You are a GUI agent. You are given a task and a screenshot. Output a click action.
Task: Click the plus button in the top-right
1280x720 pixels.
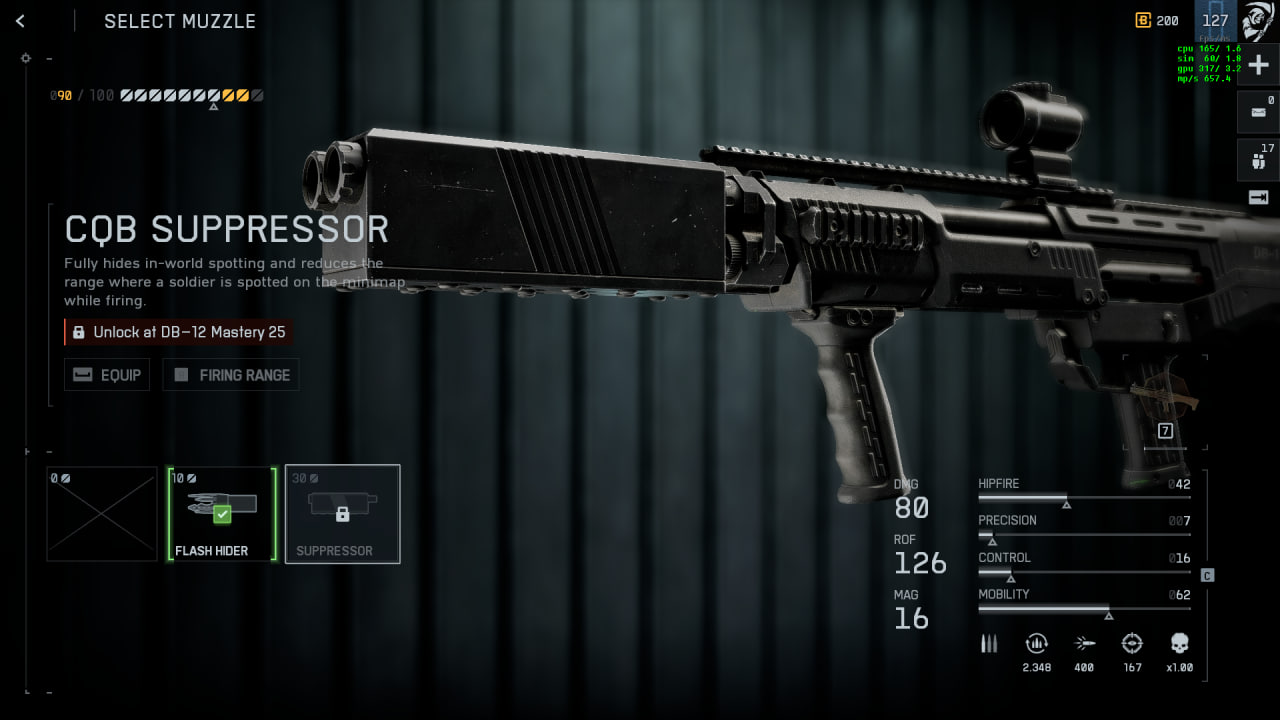pos(1258,65)
